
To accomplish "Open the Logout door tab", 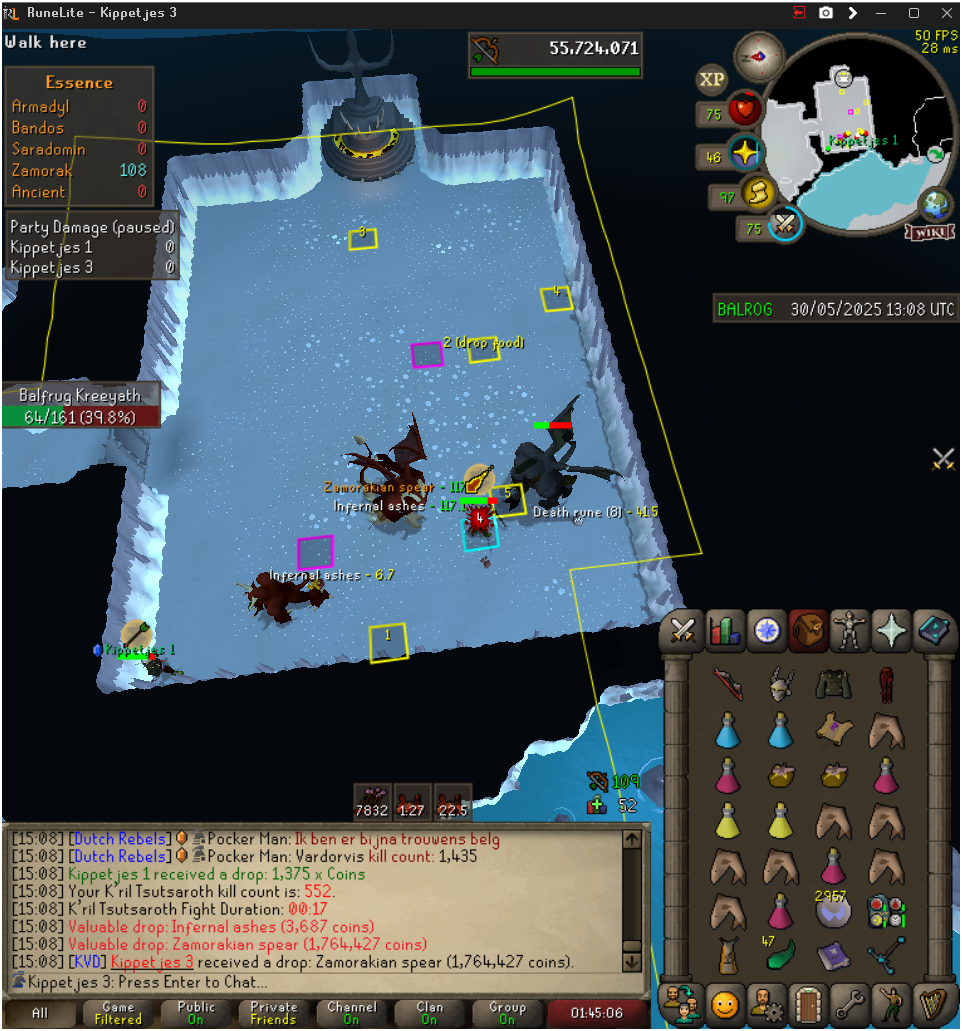I will [x=809, y=1001].
